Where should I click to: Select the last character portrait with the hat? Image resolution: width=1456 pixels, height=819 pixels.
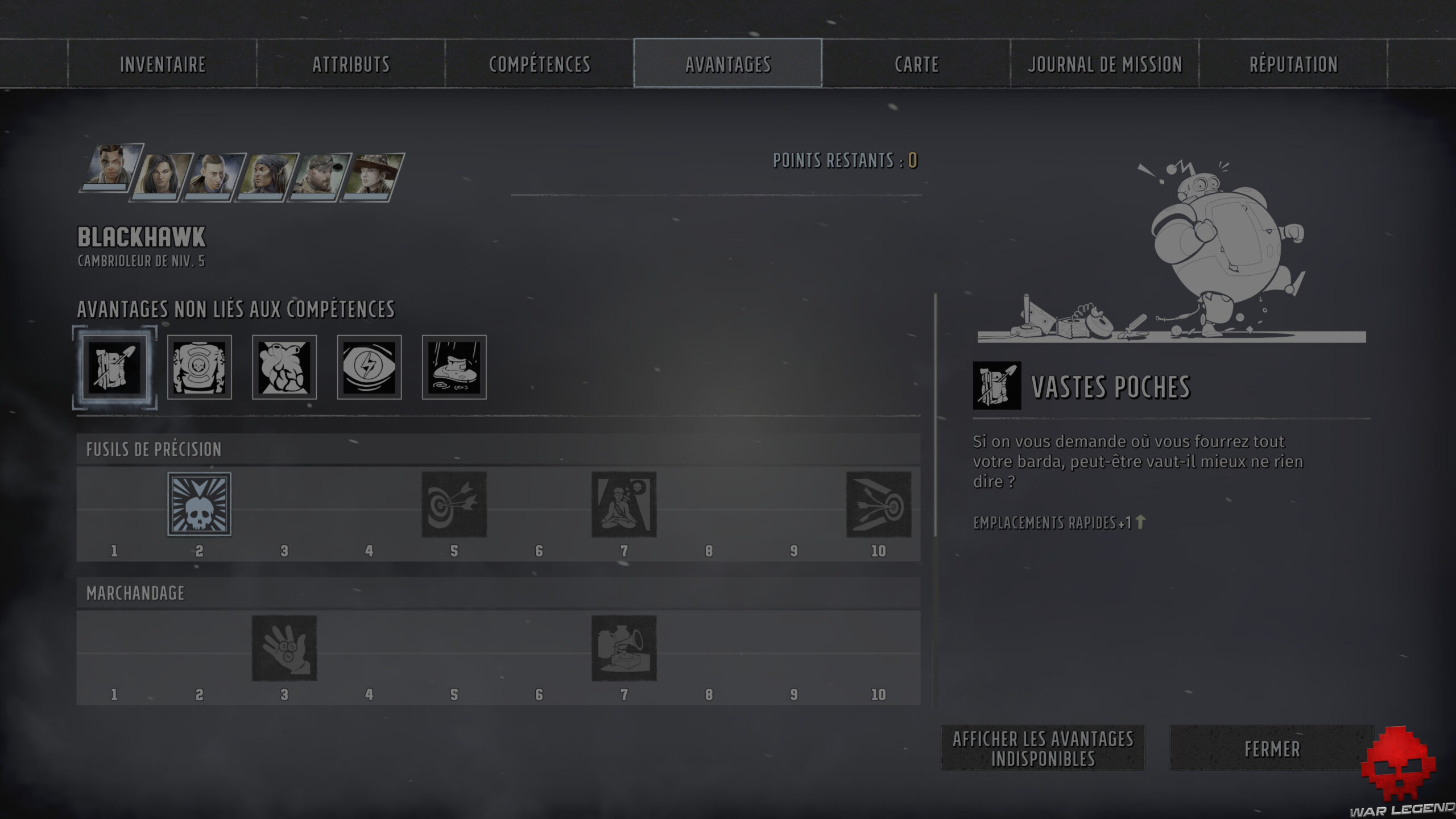pyautogui.click(x=375, y=176)
